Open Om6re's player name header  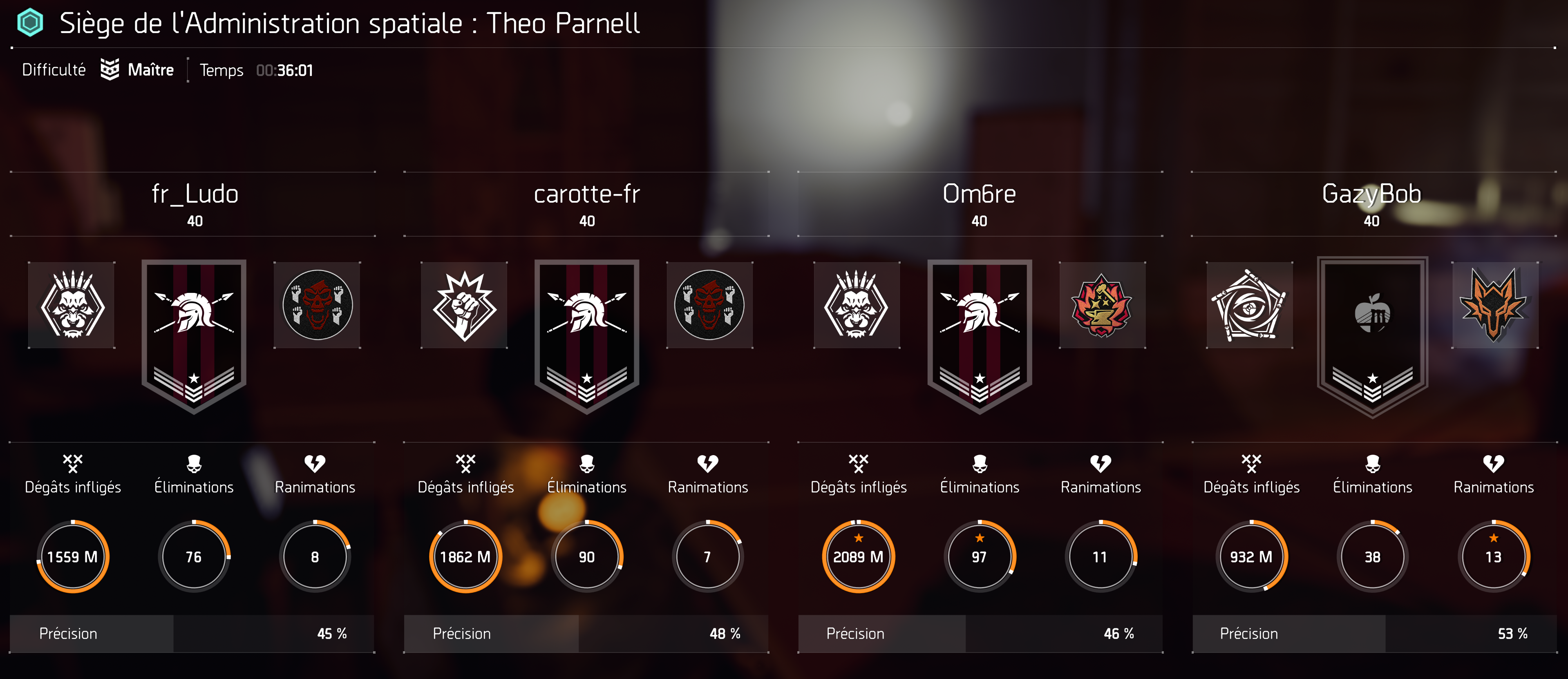pos(979,194)
